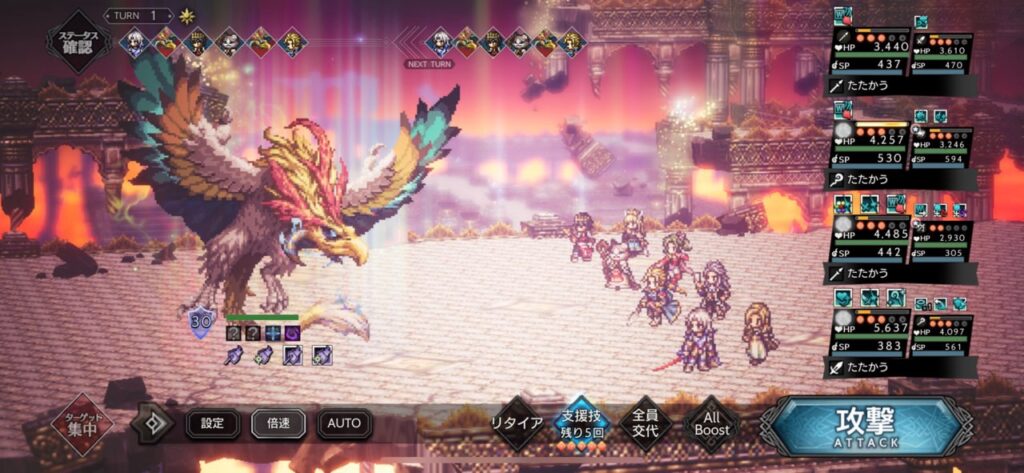Toggle AUTO battle mode

[x=344, y=423]
